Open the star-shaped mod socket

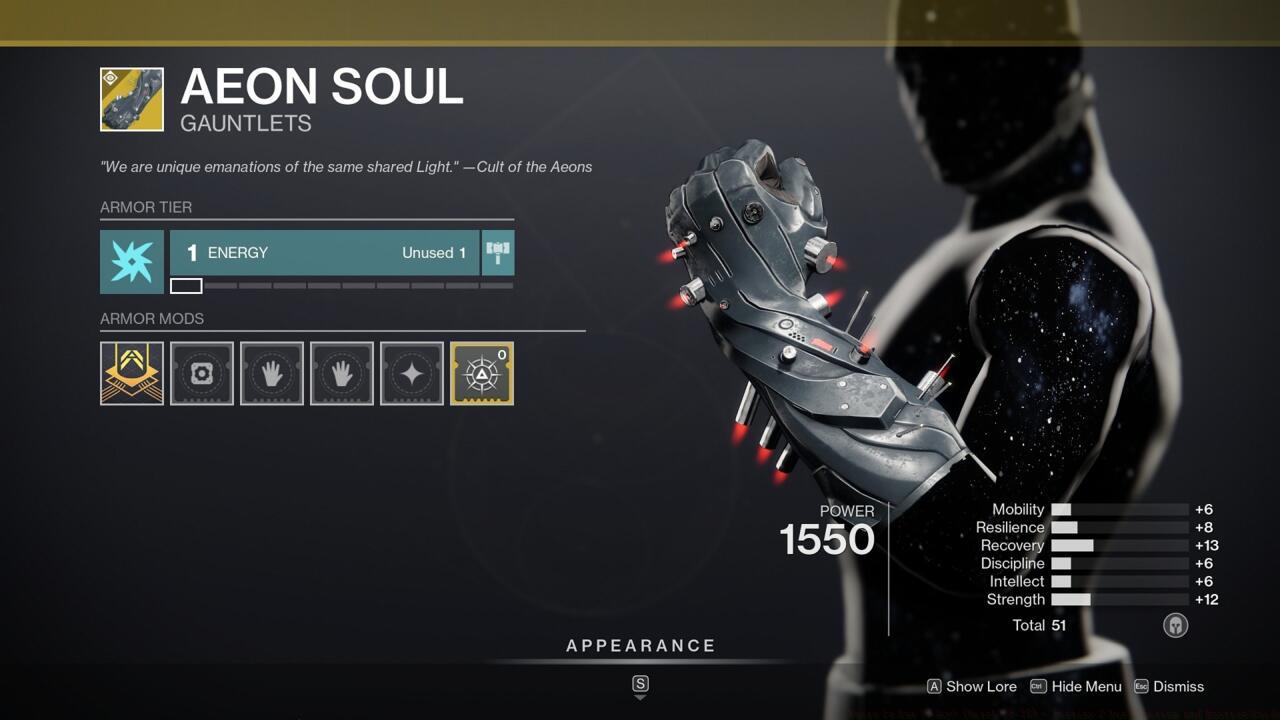pyautogui.click(x=411, y=373)
